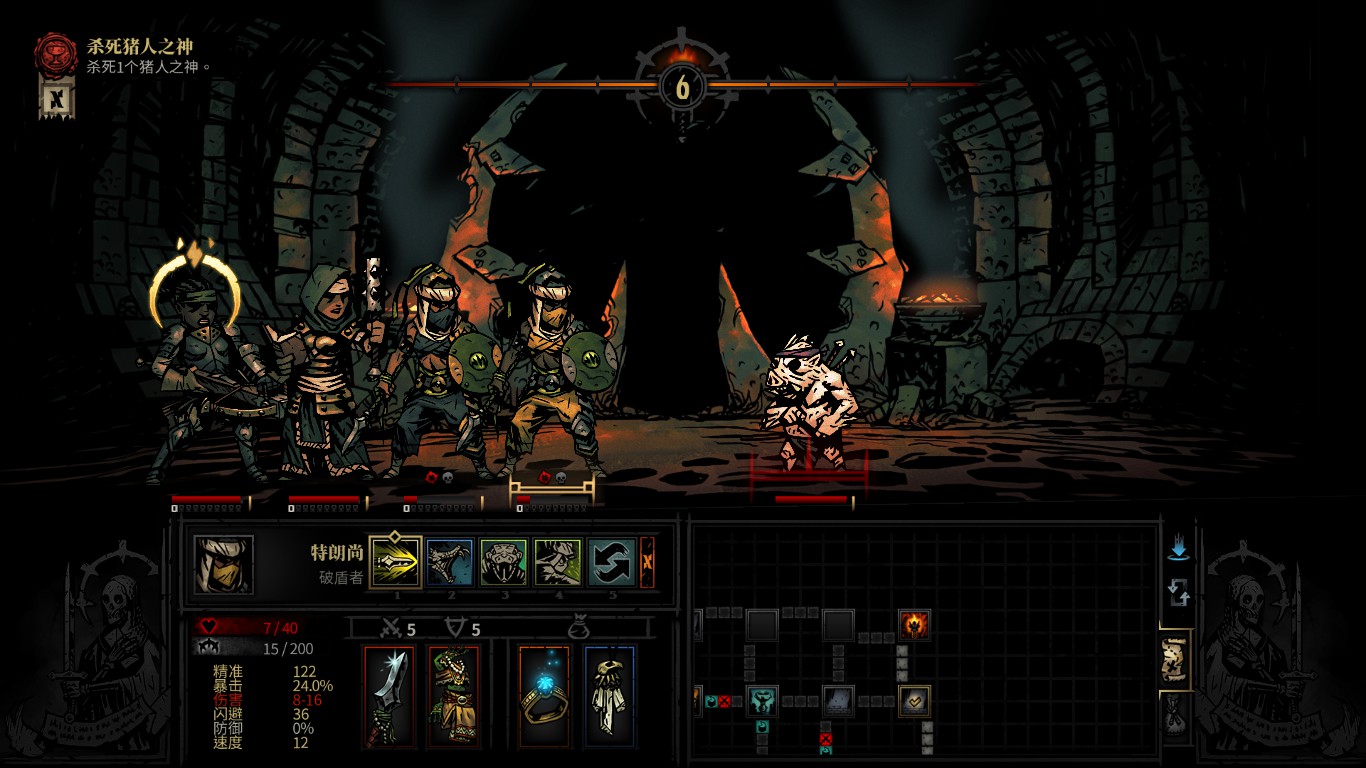Select the open-jawed snake skill on blue background
Screen dimensions: 1366x768
tap(450, 562)
